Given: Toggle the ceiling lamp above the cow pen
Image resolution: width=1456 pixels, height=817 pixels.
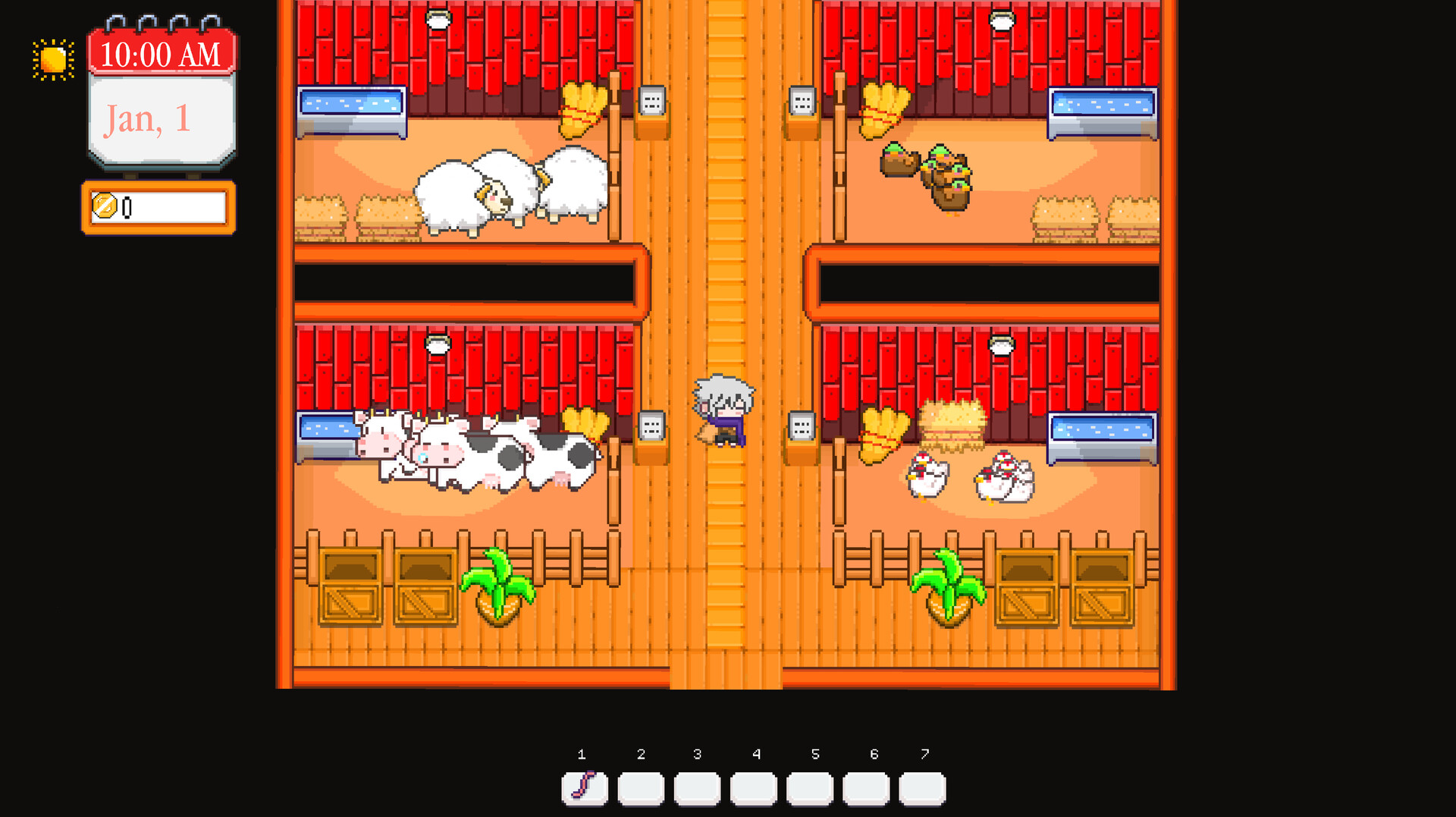Looking at the screenshot, I should [x=438, y=346].
